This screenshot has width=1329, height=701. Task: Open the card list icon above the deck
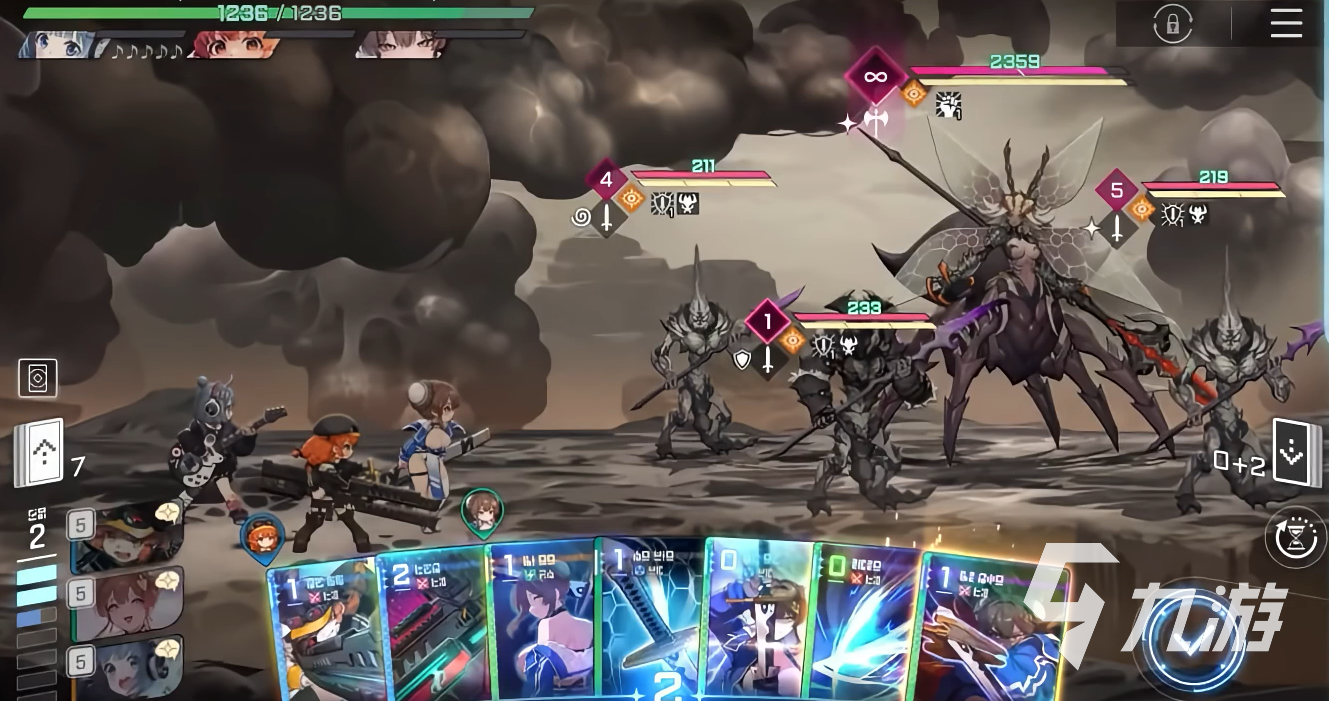pyautogui.click(x=38, y=378)
